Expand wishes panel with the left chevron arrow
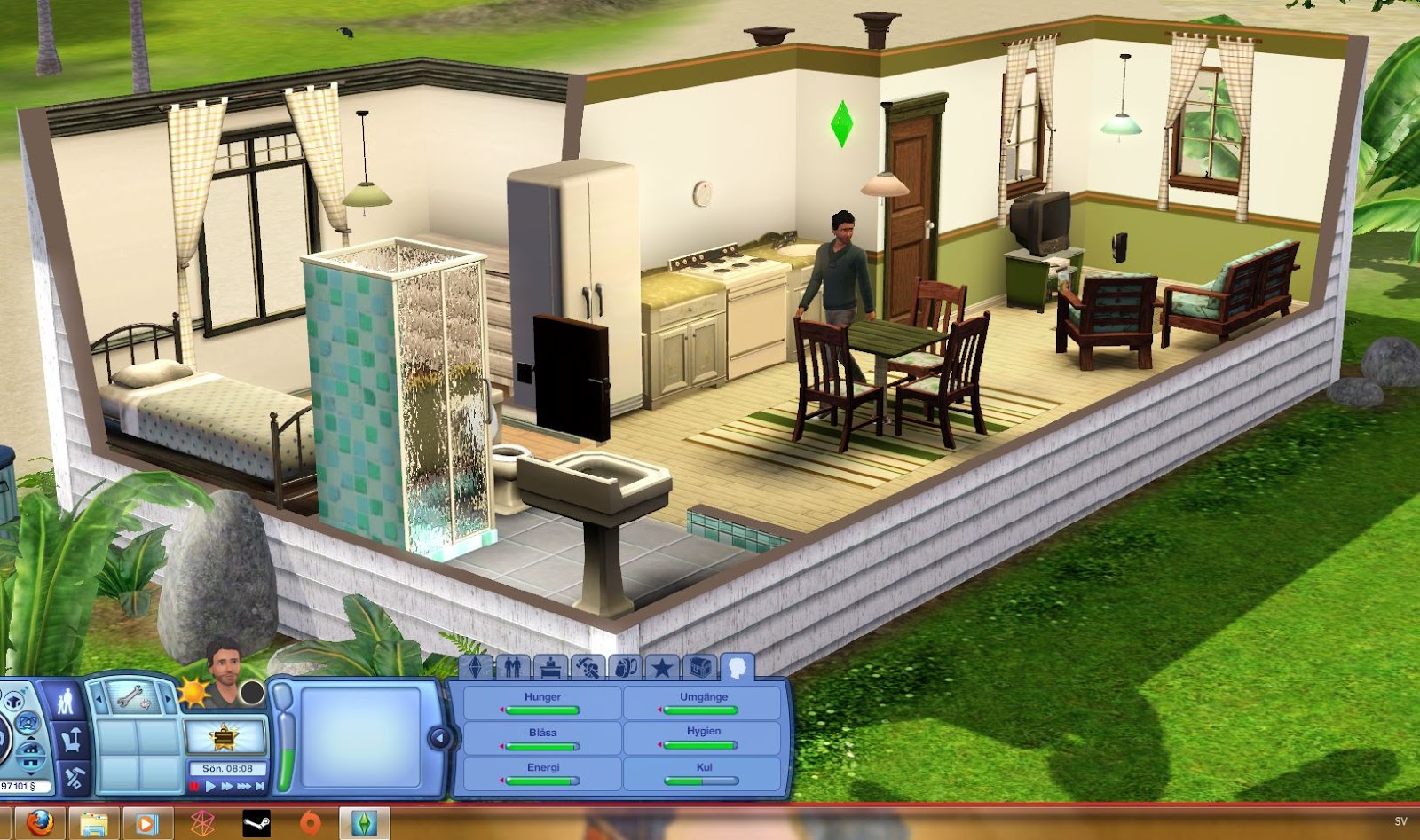 tap(439, 736)
